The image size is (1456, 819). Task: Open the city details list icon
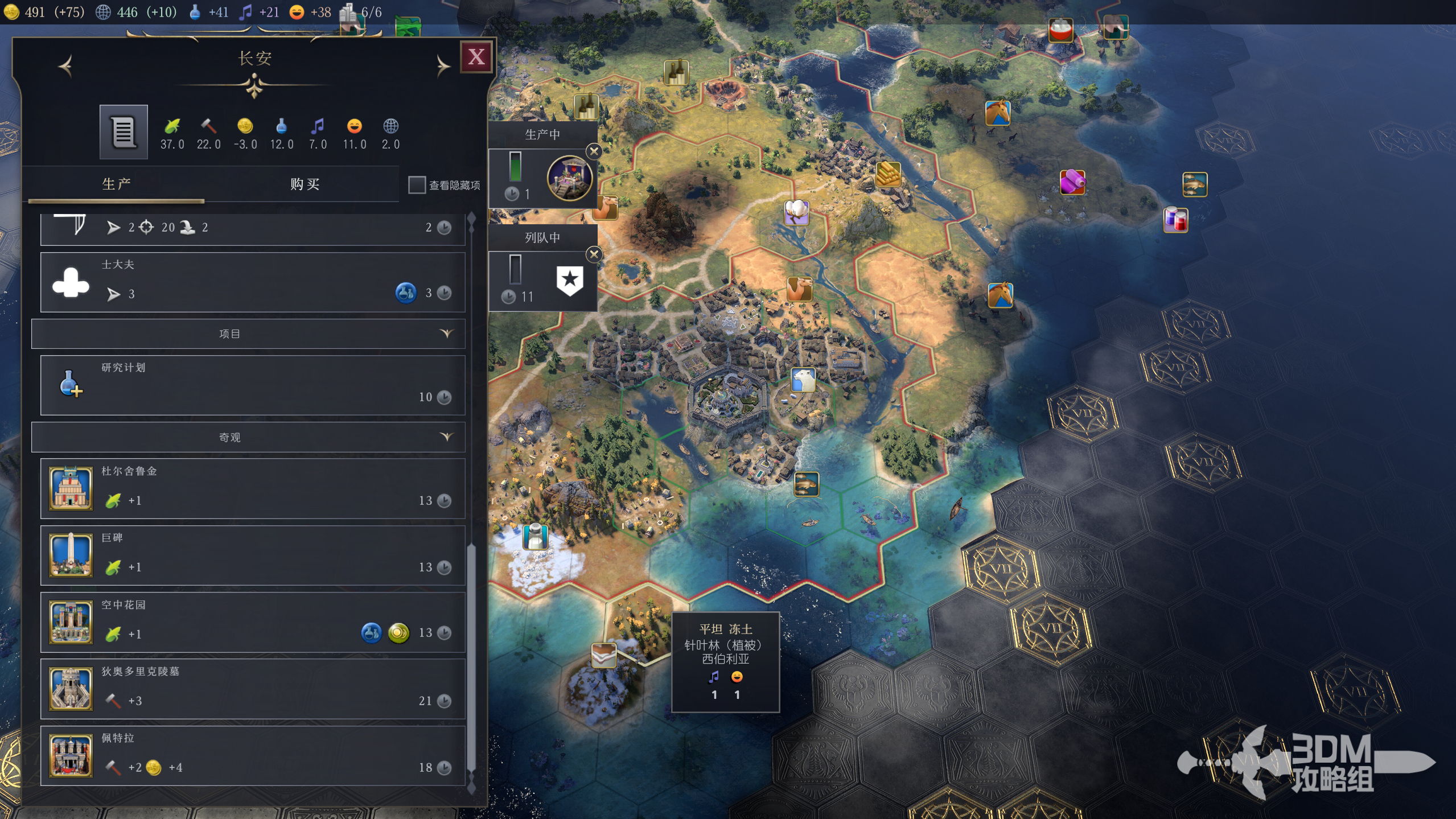click(124, 132)
